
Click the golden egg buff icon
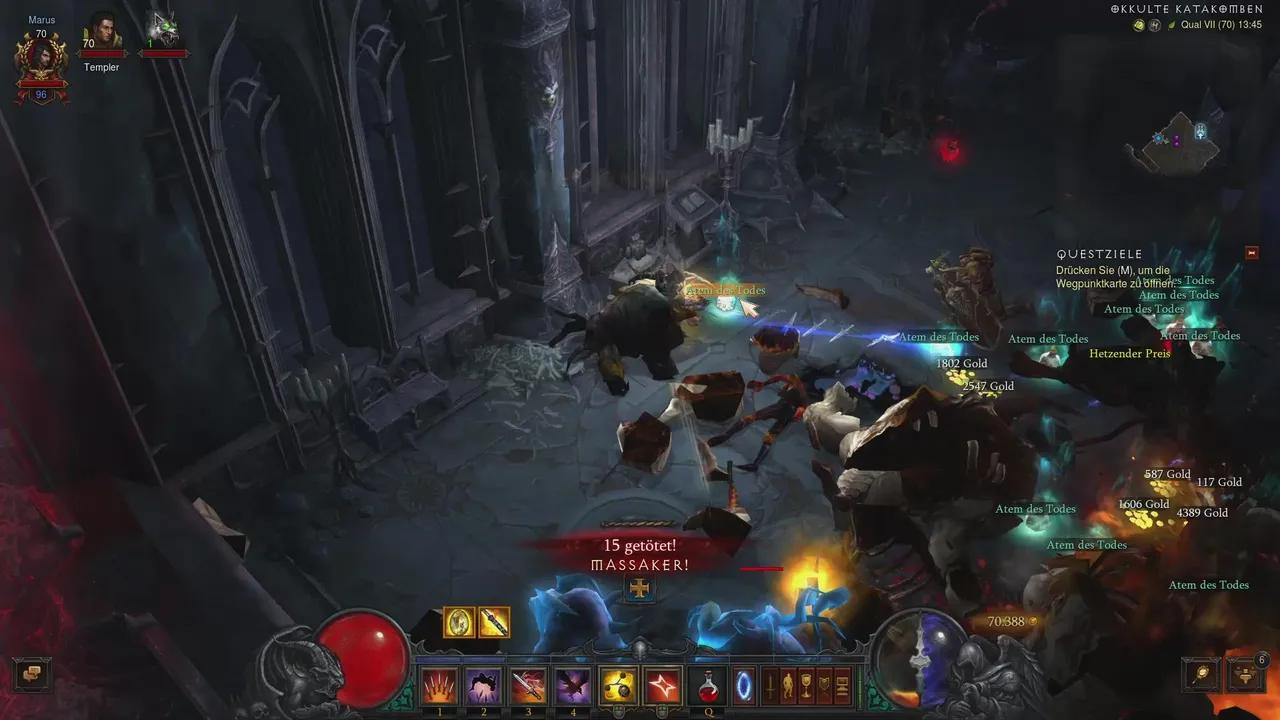pos(459,622)
